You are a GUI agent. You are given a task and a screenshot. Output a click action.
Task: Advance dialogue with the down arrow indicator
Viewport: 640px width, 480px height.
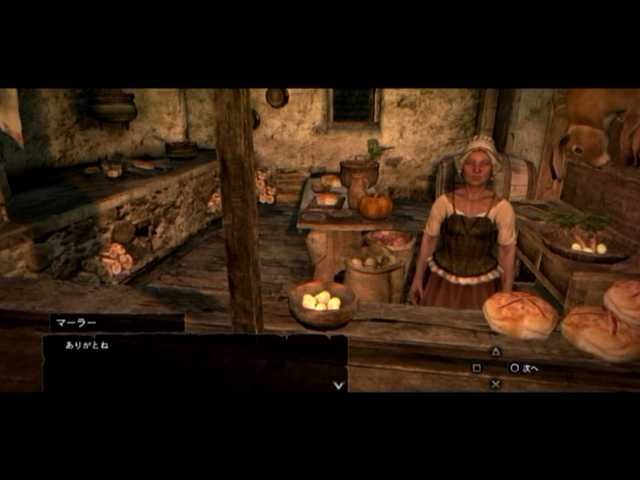[339, 384]
